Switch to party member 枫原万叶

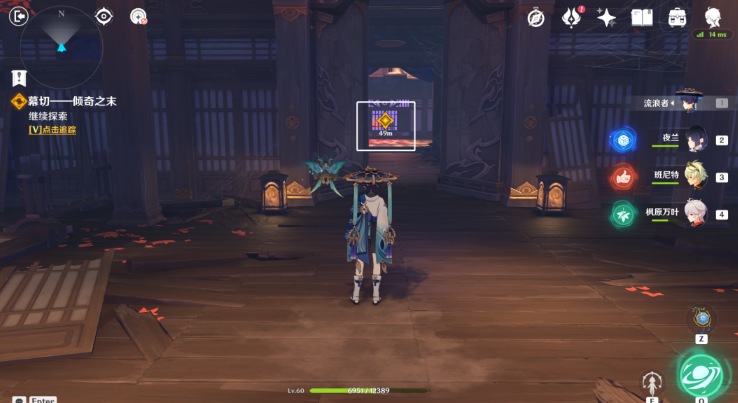click(695, 213)
